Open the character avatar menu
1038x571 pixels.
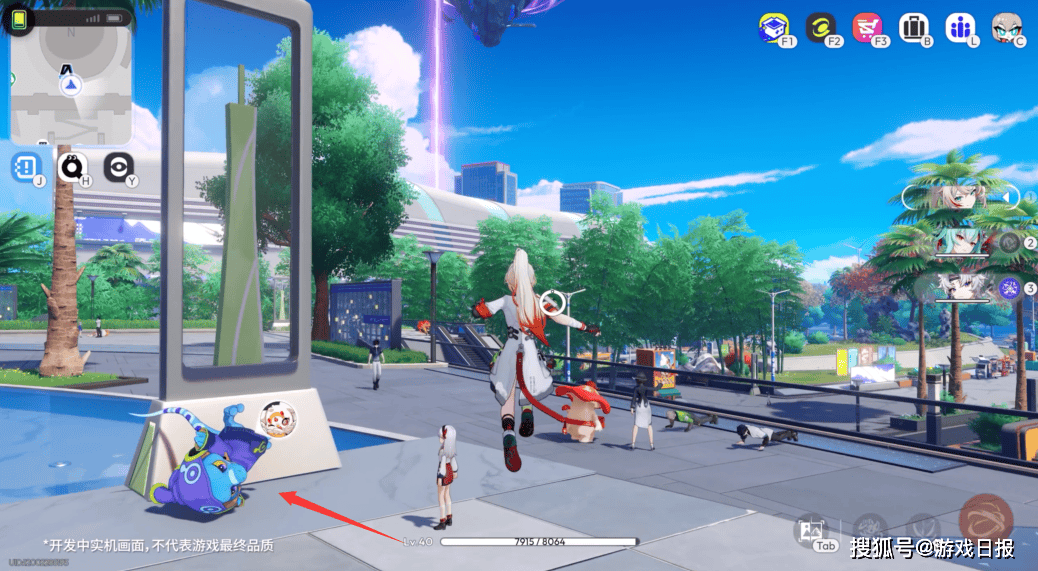[x=1007, y=28]
